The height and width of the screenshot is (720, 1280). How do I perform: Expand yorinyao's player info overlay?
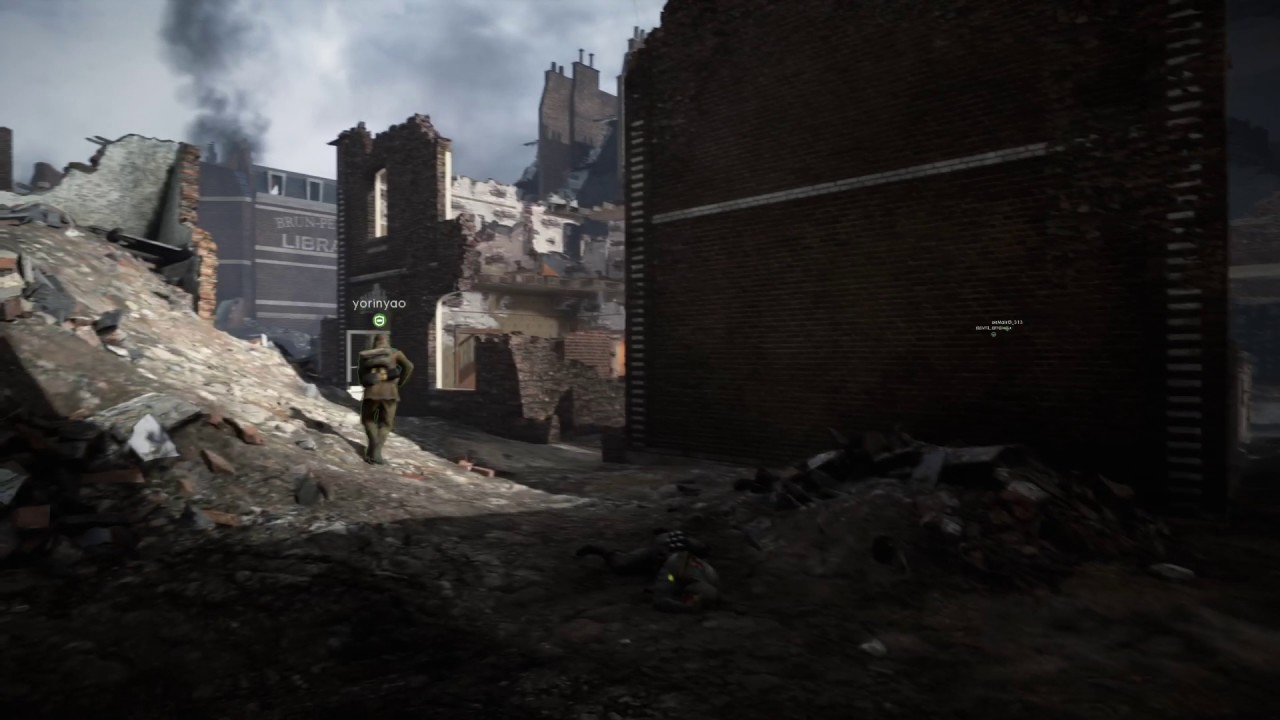379,302
